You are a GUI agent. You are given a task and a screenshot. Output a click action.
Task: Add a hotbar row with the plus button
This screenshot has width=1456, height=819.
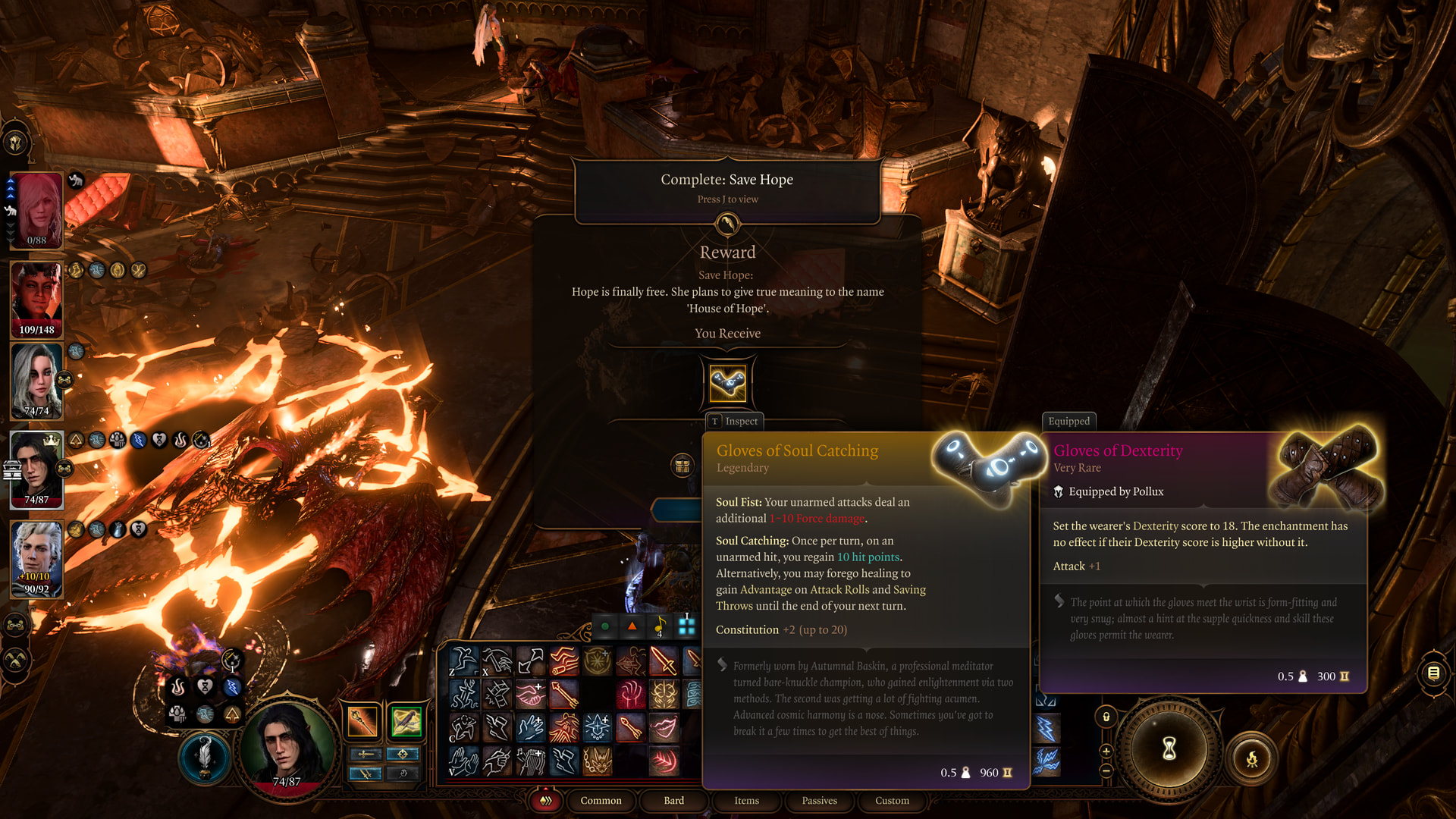pyautogui.click(x=1106, y=752)
